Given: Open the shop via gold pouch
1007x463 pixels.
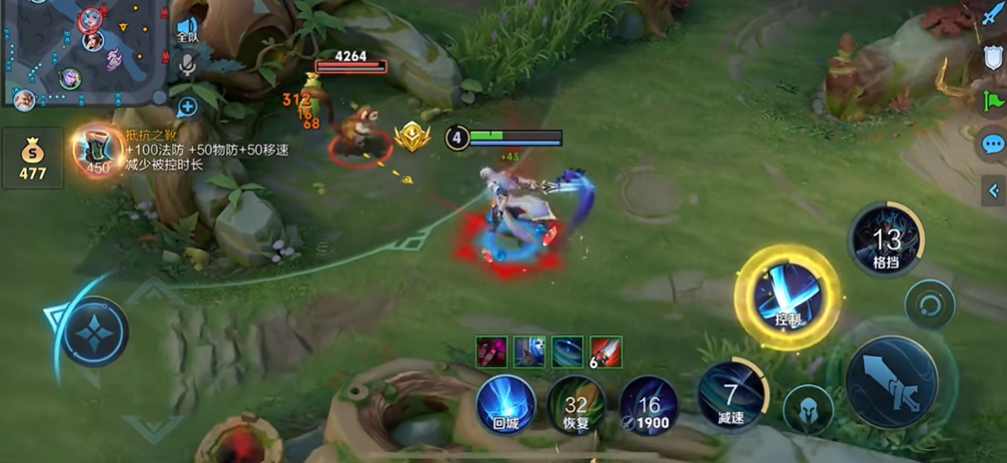Looking at the screenshot, I should tap(33, 157).
